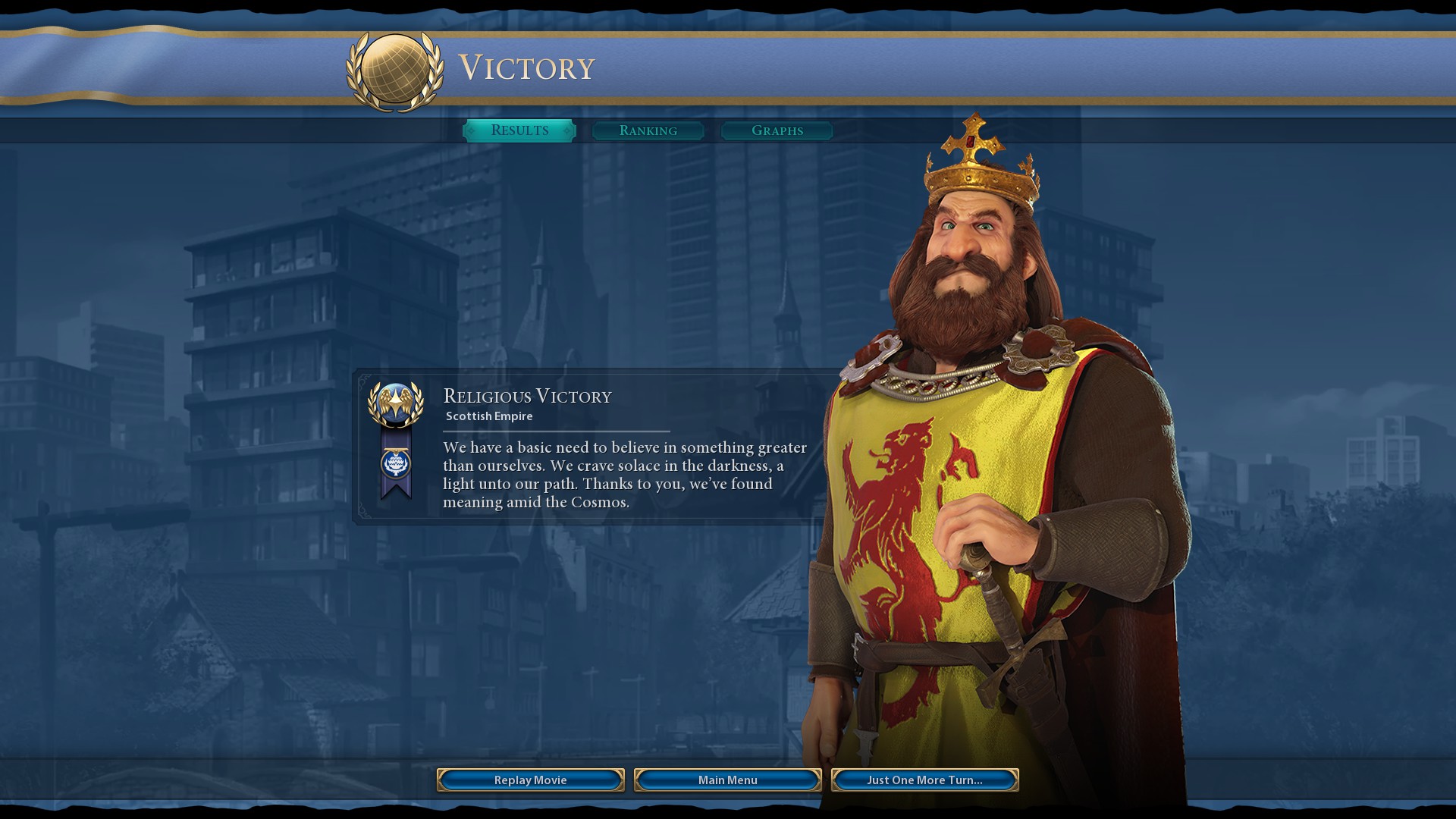The height and width of the screenshot is (819, 1456).
Task: Switch to the Ranking tab
Action: pos(648,131)
